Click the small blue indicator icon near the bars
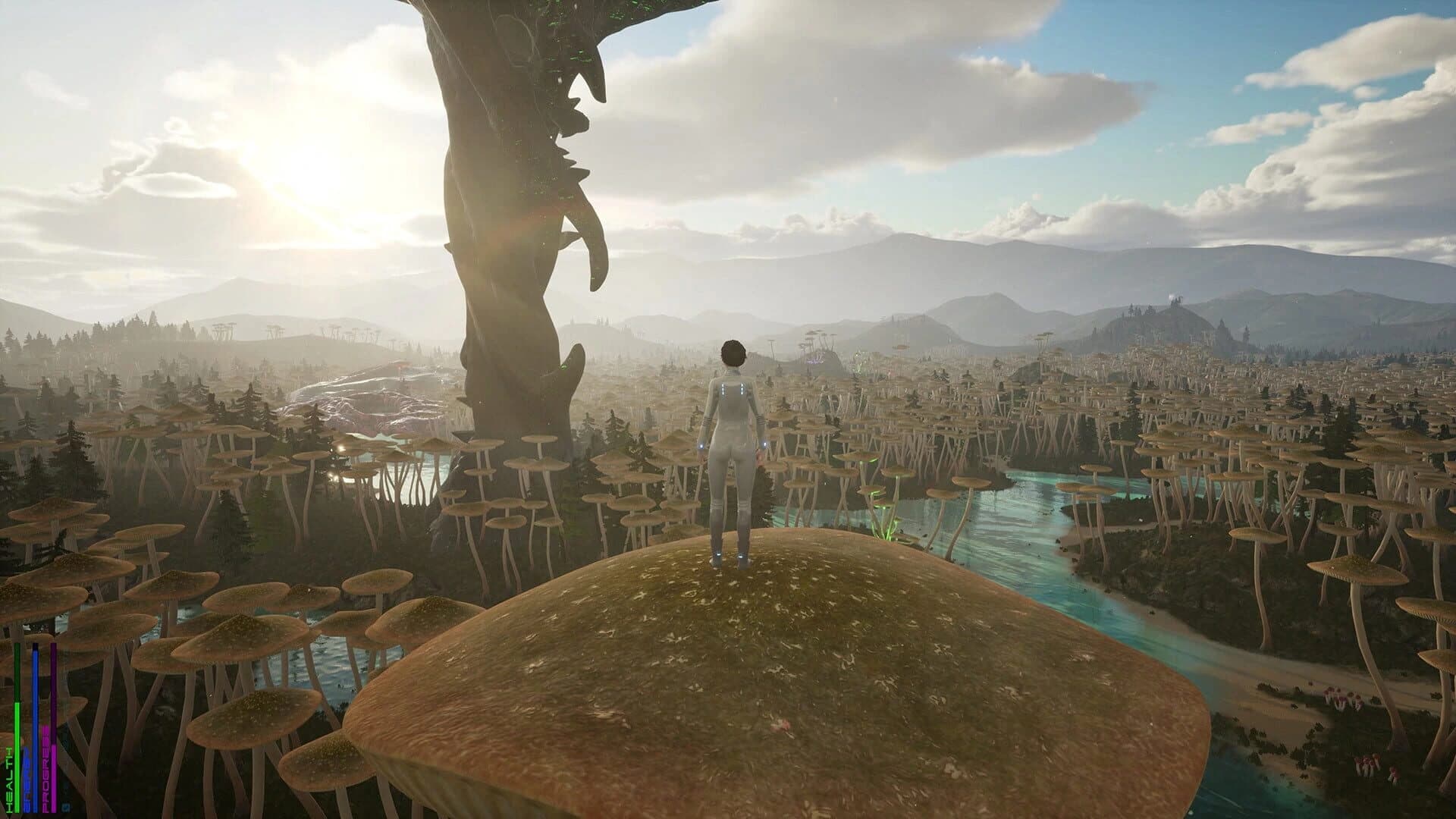The height and width of the screenshot is (819, 1456). click(66, 806)
